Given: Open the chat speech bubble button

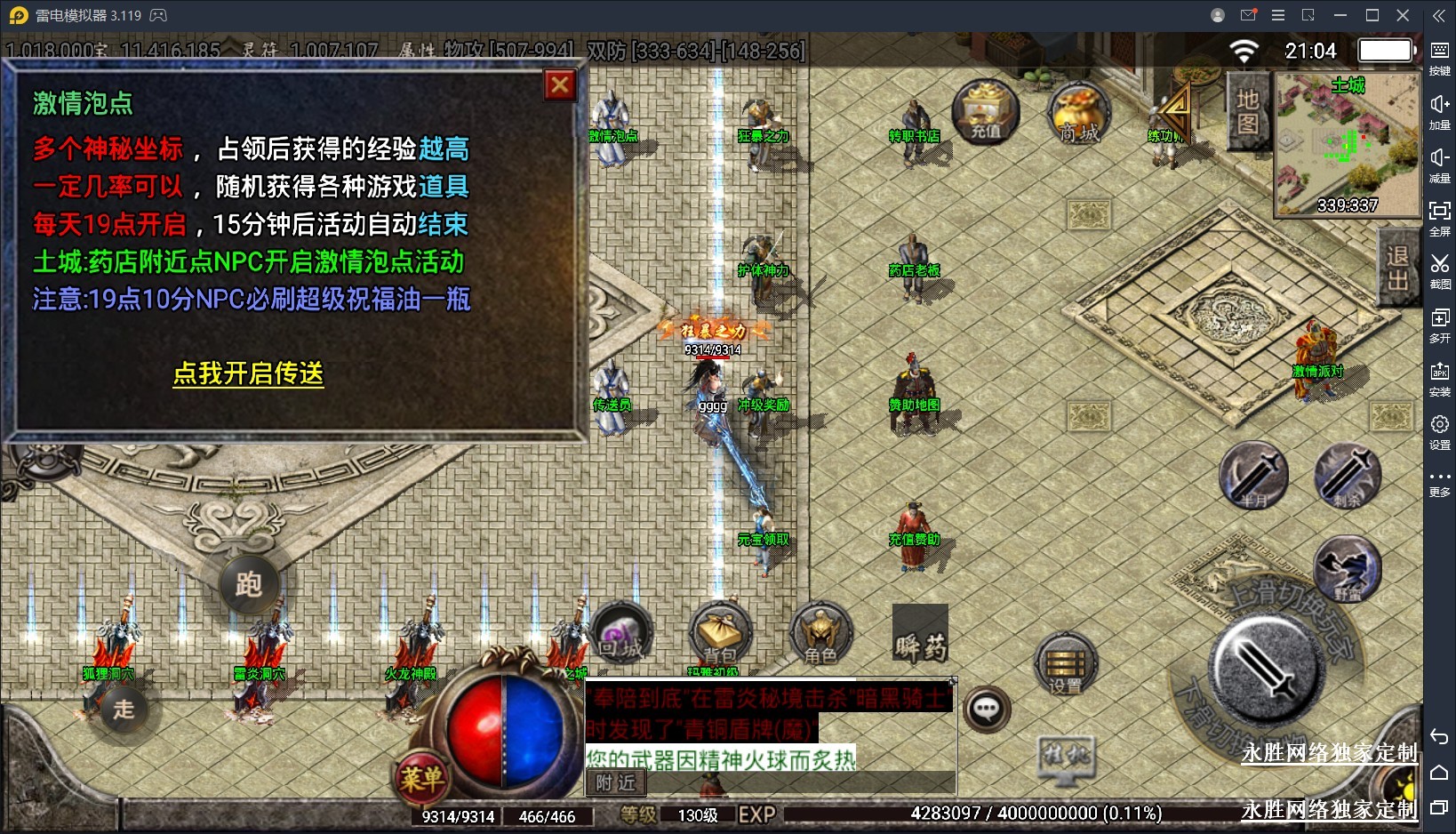Looking at the screenshot, I should point(987,709).
